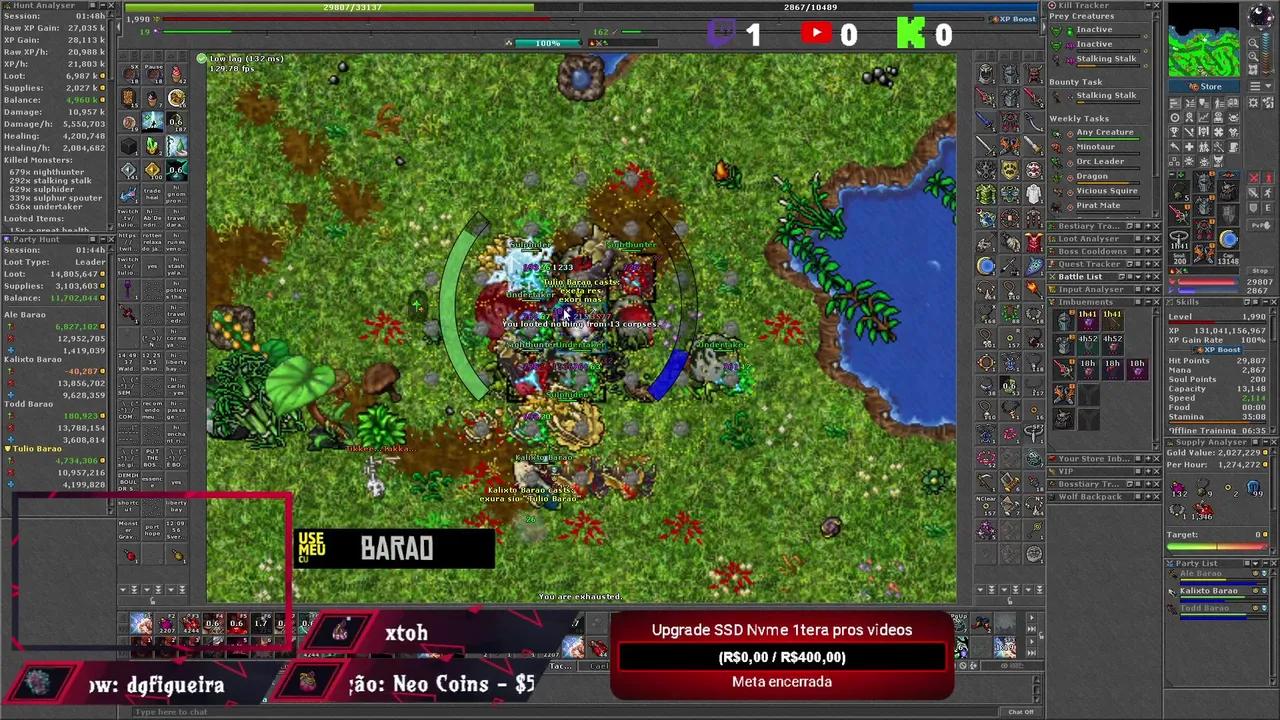The width and height of the screenshot is (1280, 720).
Task: Open the minimap hamburger menu dropdown
Action: click(1256, 84)
